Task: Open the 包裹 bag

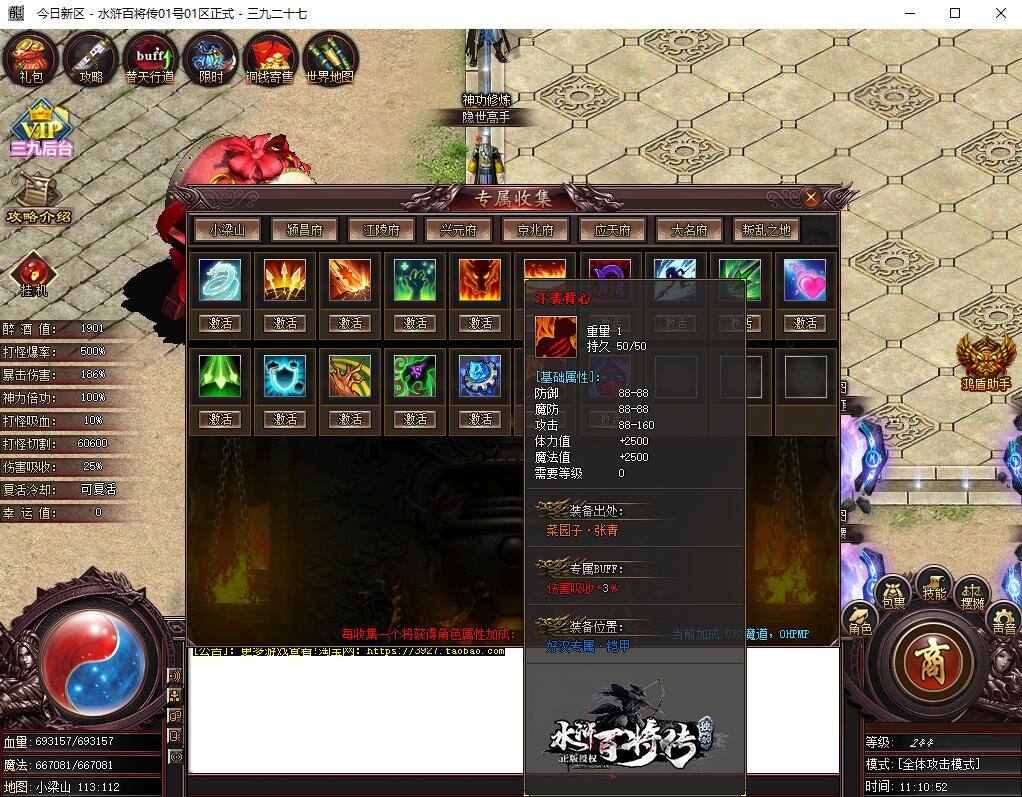Action: tap(892, 592)
